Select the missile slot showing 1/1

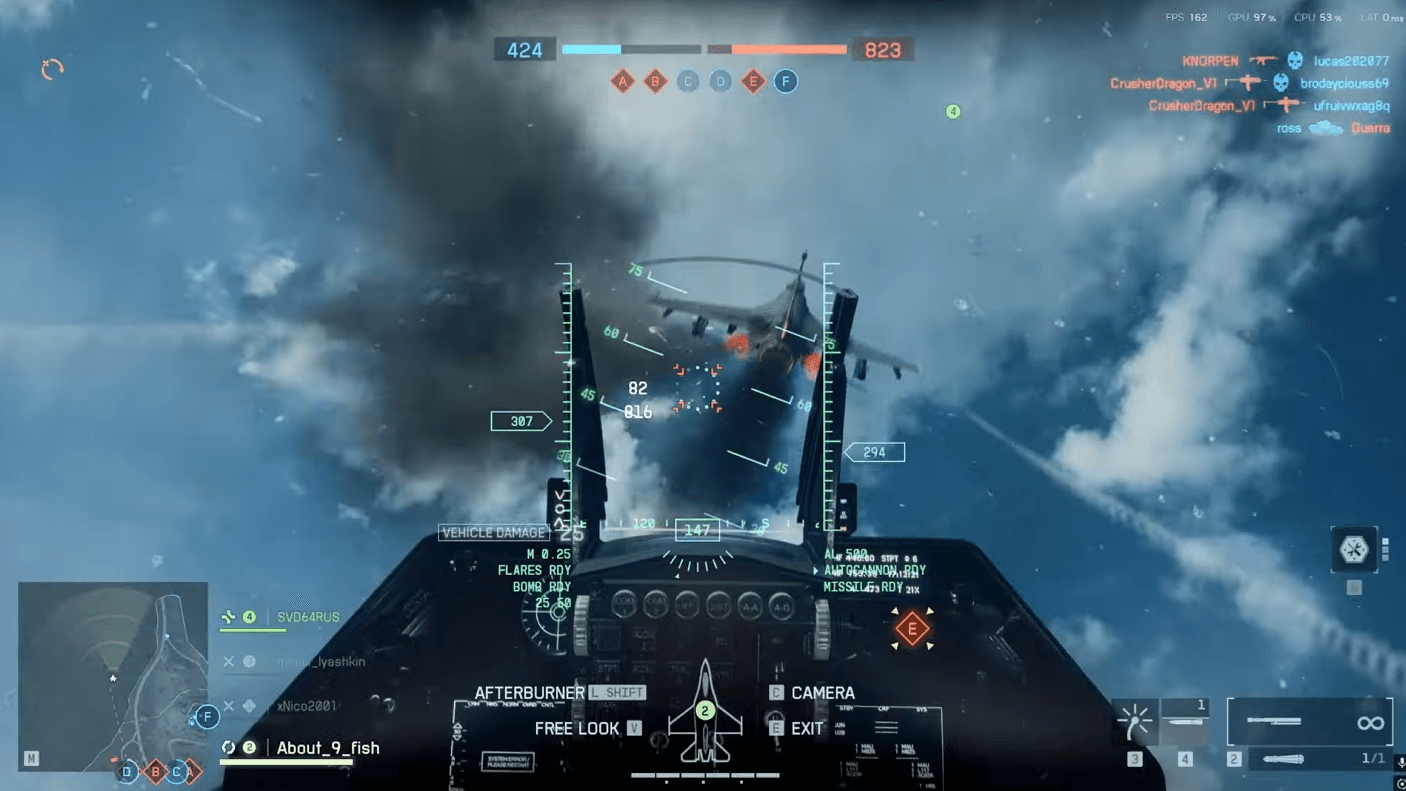(x=1310, y=759)
